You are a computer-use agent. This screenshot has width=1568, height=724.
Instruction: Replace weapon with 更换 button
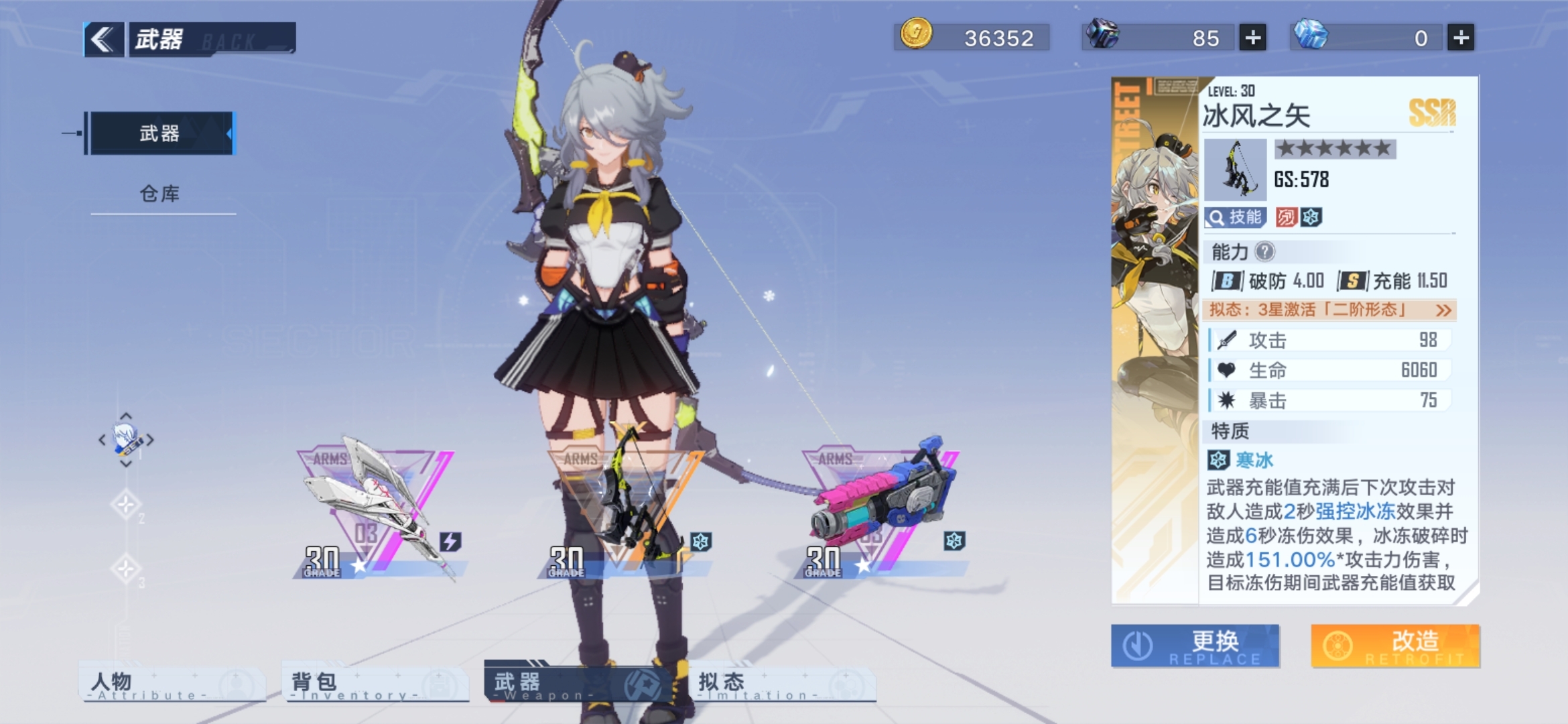pos(1195,646)
